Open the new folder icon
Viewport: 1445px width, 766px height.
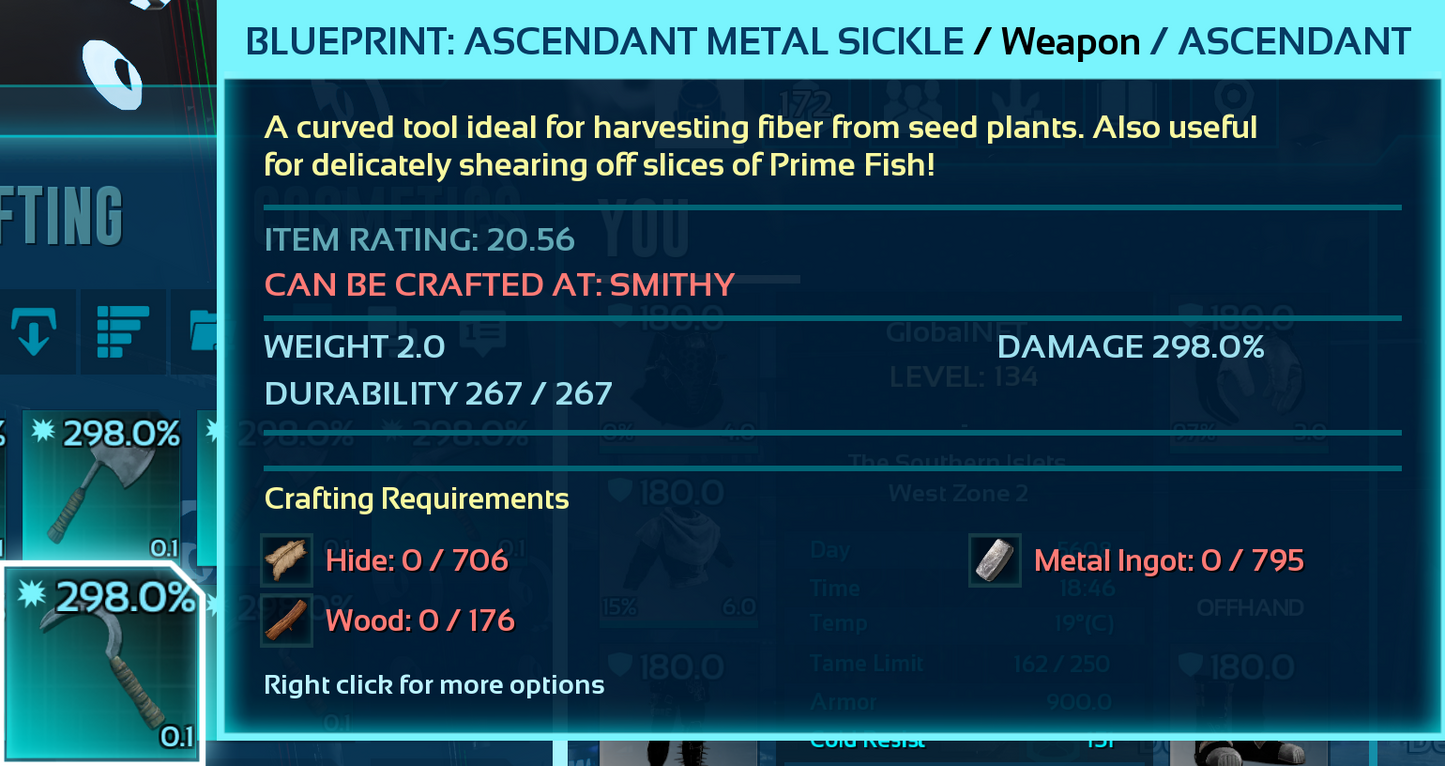tap(203, 331)
